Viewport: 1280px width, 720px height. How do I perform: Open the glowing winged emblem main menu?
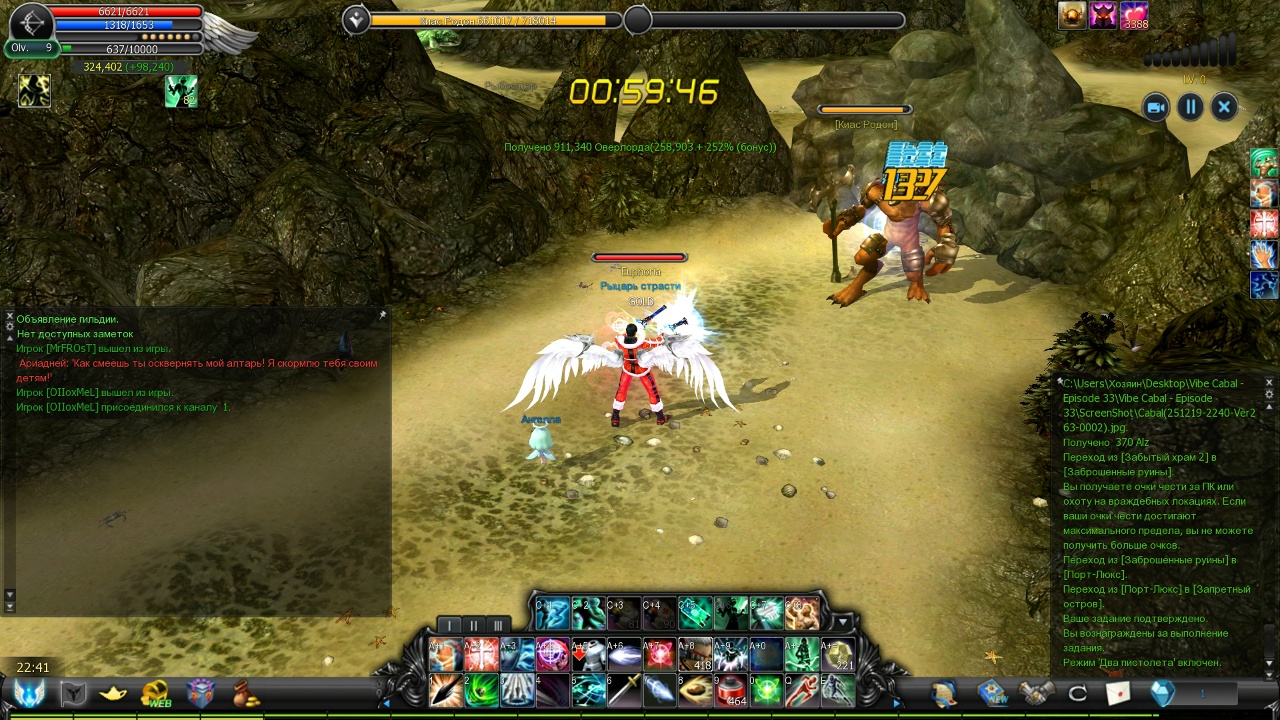(29, 693)
